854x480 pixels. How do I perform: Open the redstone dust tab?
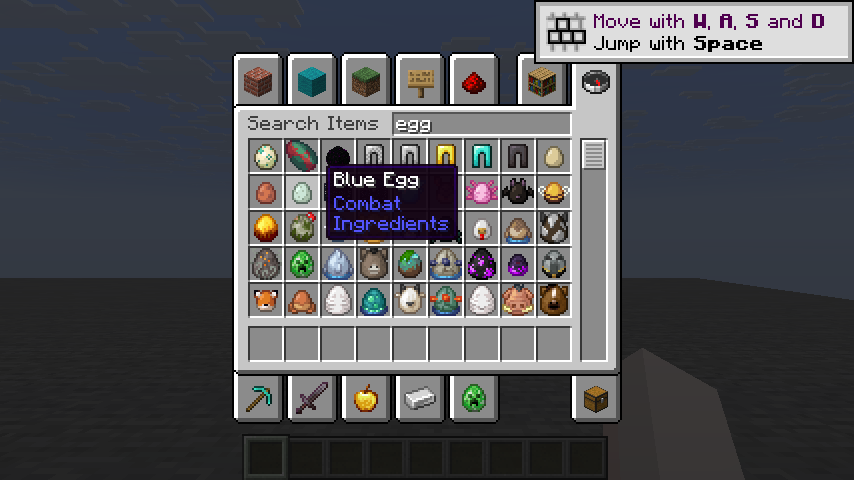[x=474, y=80]
